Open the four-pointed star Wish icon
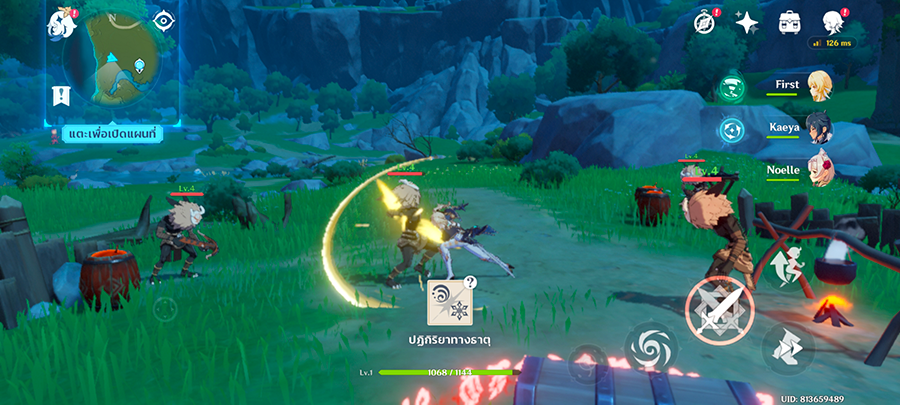This screenshot has width=900, height=405. (746, 22)
